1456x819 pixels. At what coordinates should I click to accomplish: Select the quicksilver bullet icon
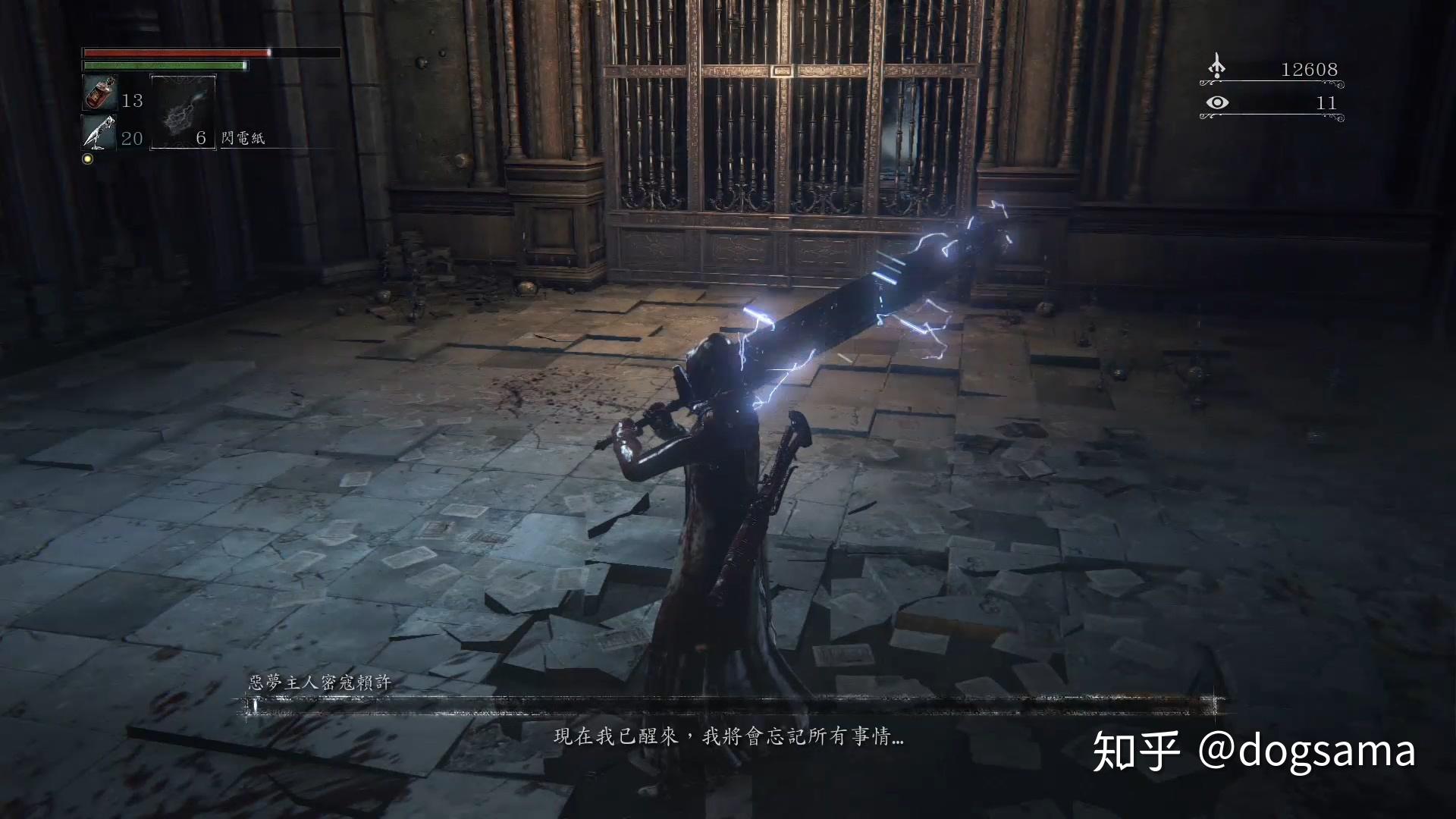coord(99,132)
